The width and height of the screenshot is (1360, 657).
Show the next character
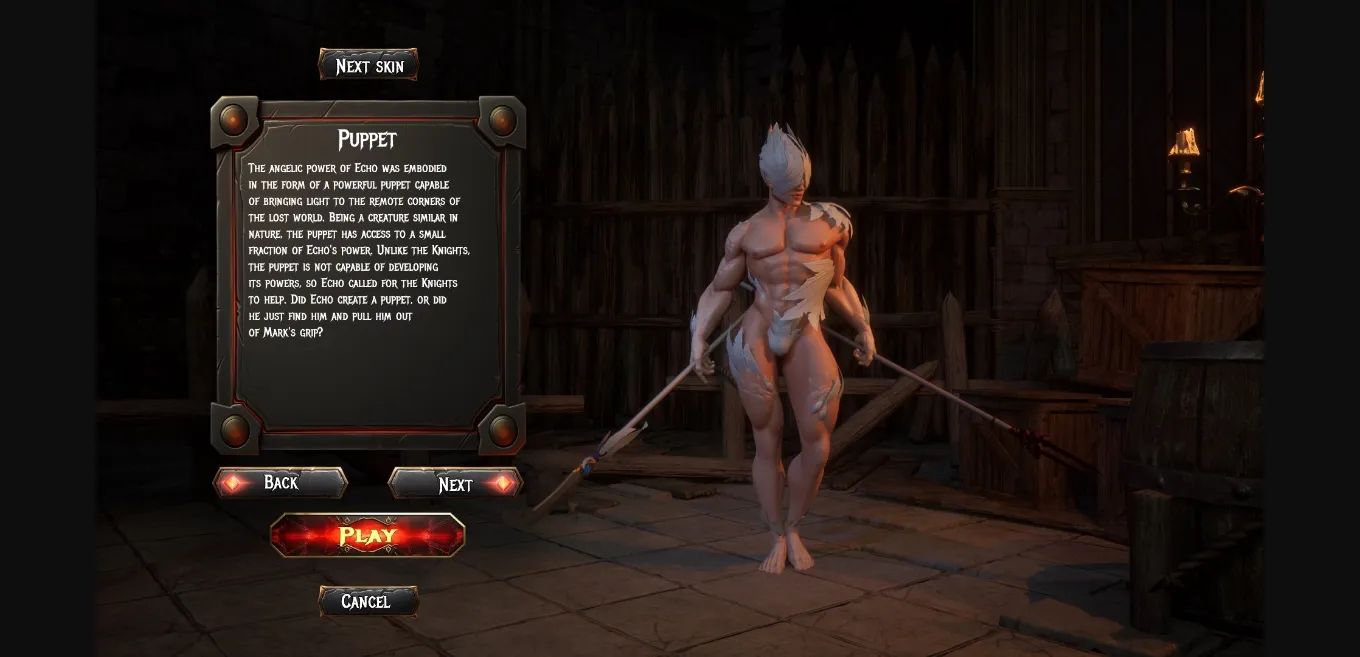point(456,484)
